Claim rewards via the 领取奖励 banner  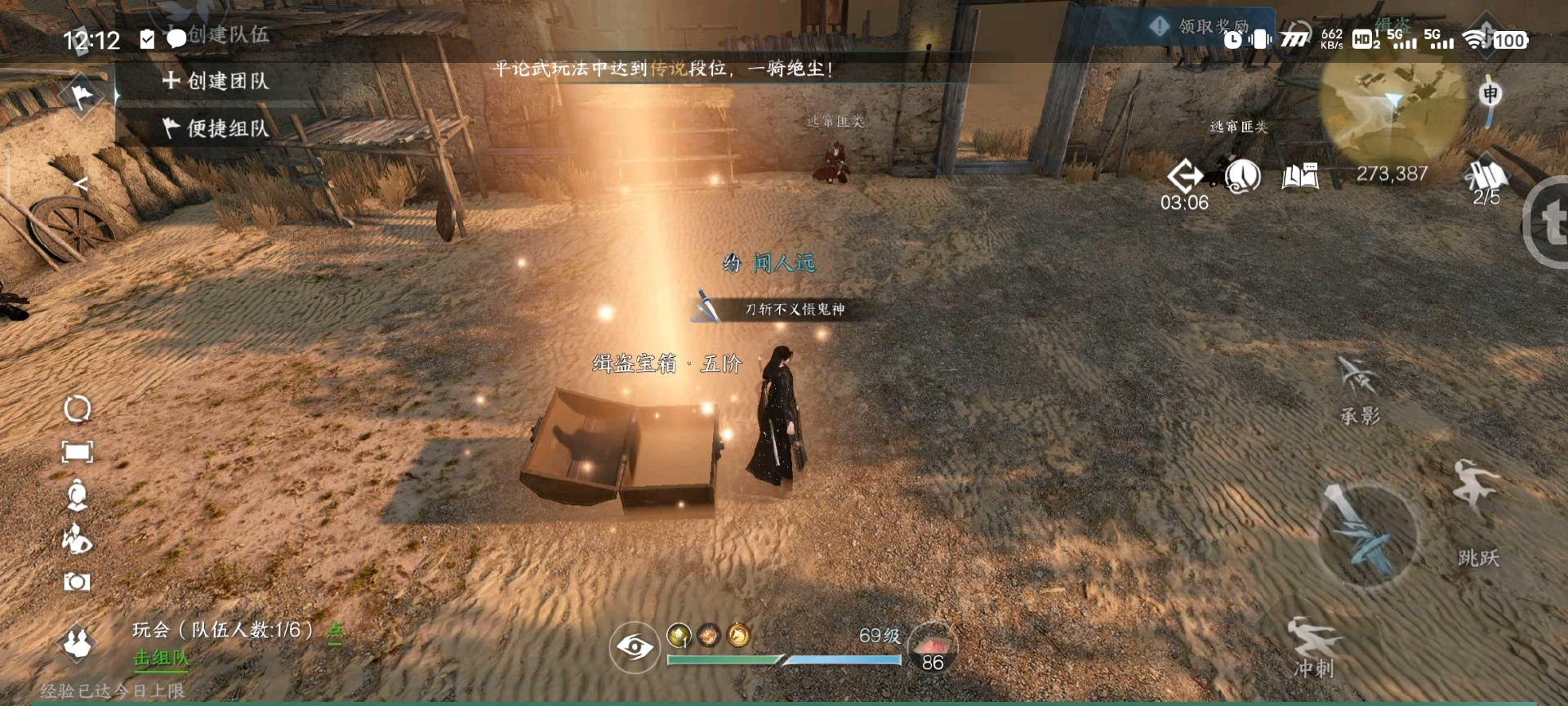click(x=1205, y=27)
